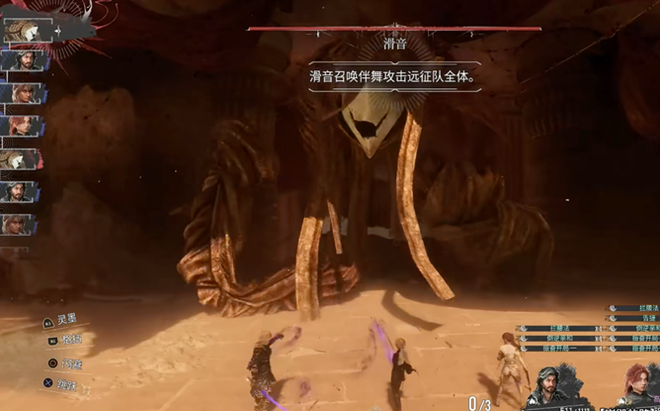Select the active enemy portrait heading the turn order

click(24, 30)
